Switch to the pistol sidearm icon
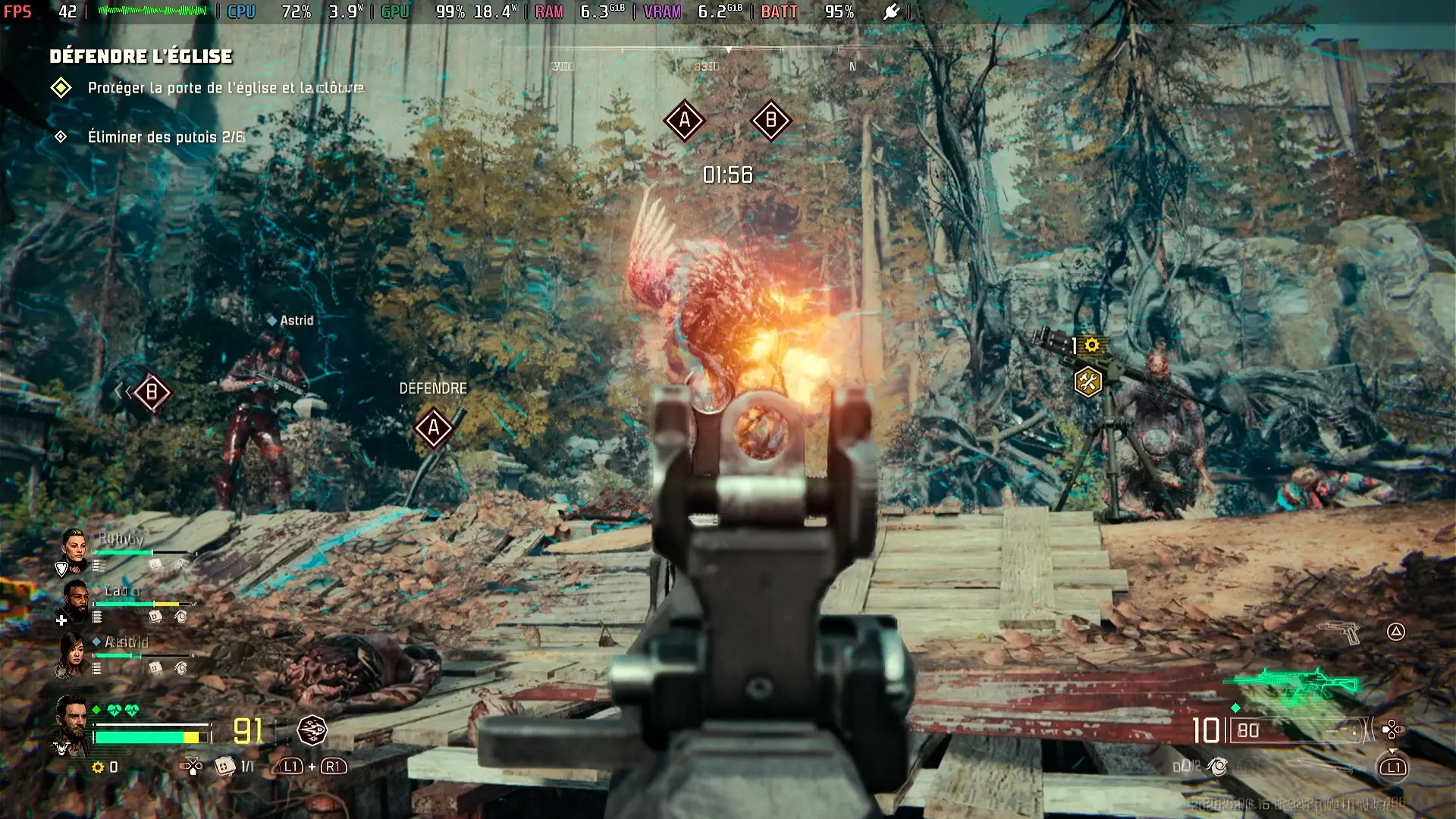This screenshot has height=819, width=1456. click(1340, 631)
